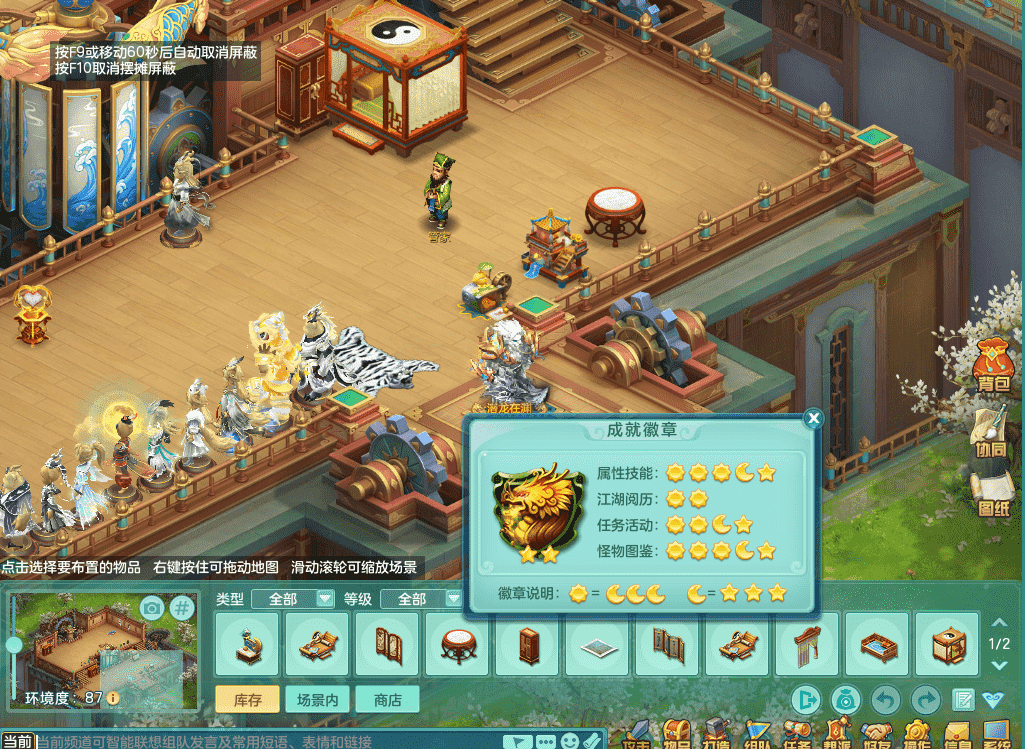Toggle the grid icon on the minimap

tap(182, 608)
